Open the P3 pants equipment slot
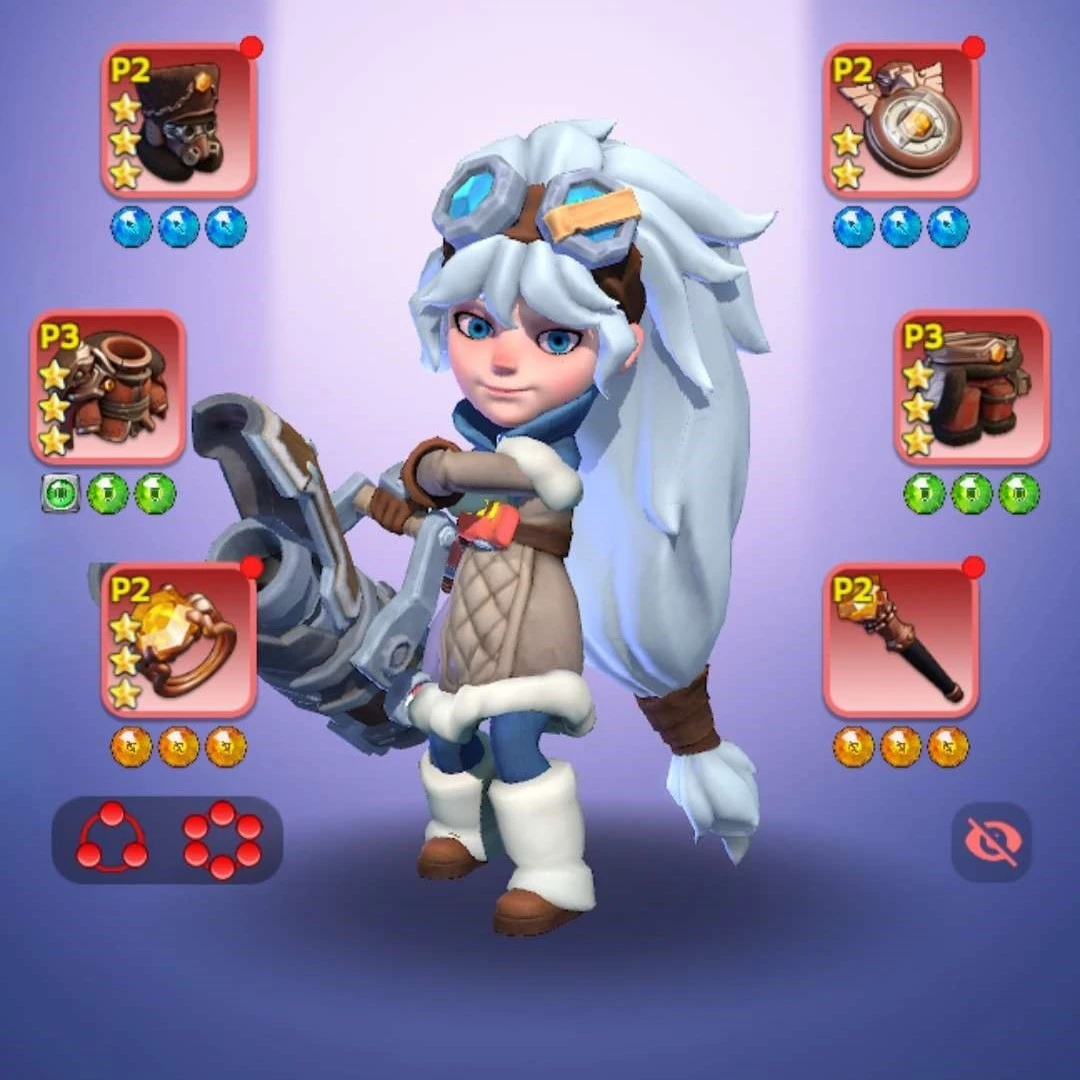The width and height of the screenshot is (1080, 1080). pos(971,387)
